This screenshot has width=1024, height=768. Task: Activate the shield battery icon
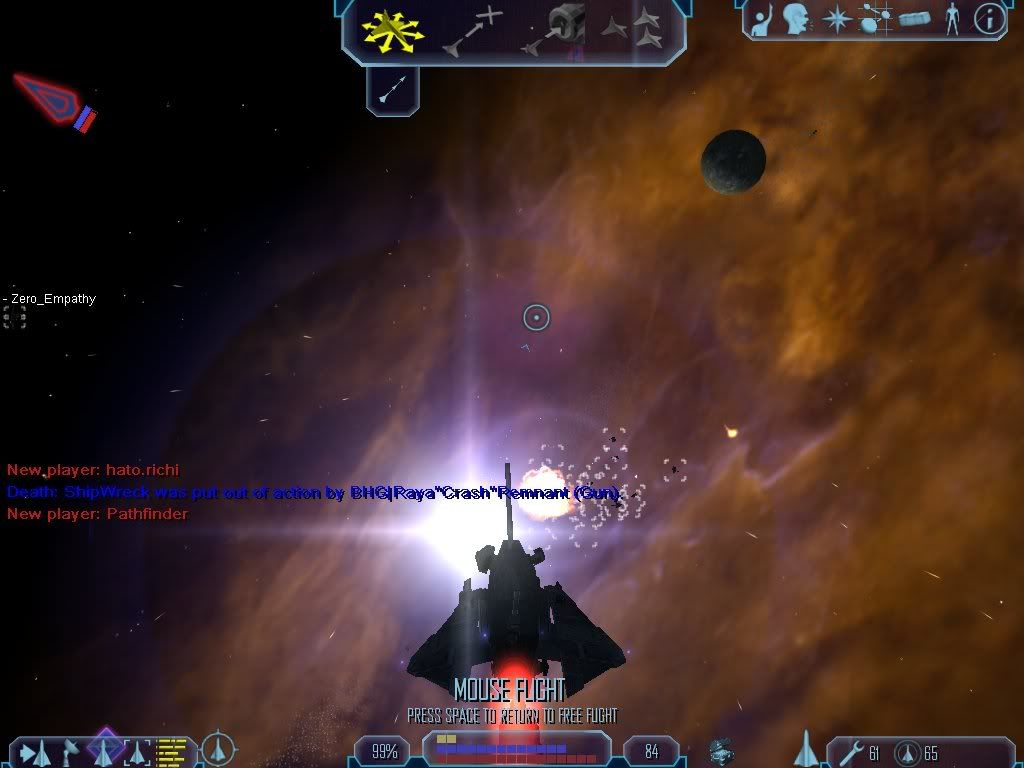tap(905, 752)
